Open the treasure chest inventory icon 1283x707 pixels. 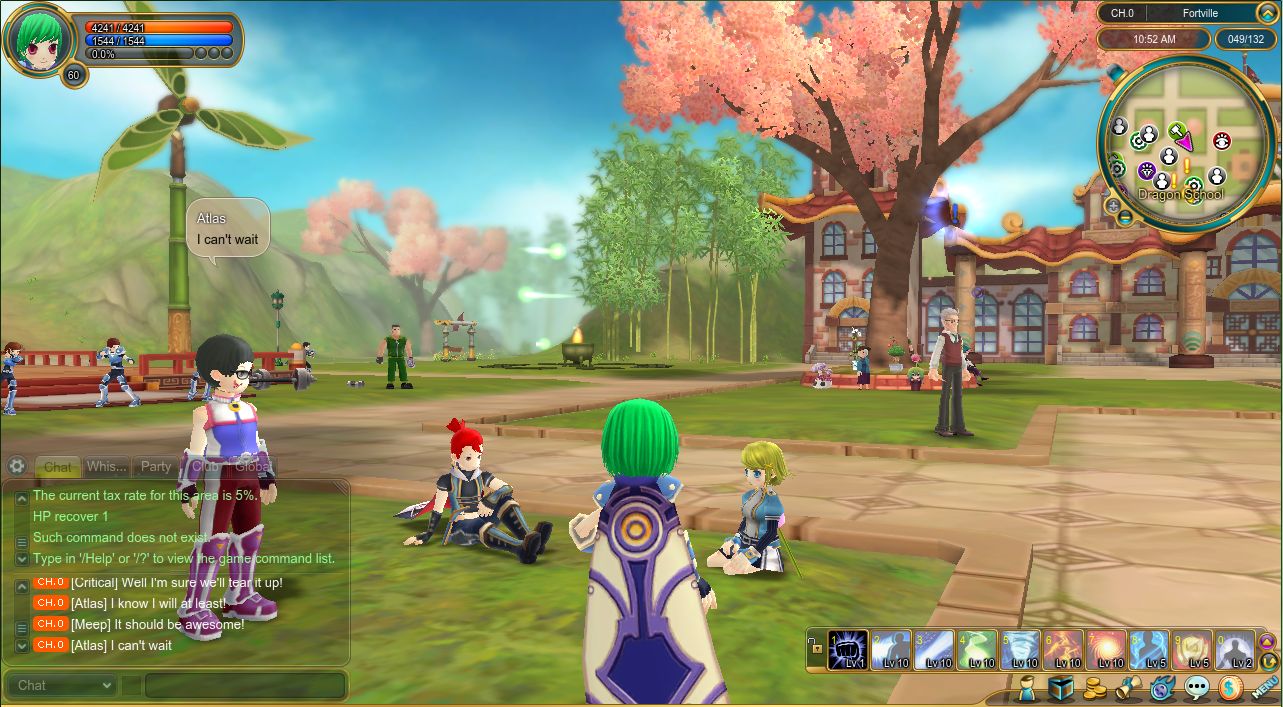point(1060,688)
